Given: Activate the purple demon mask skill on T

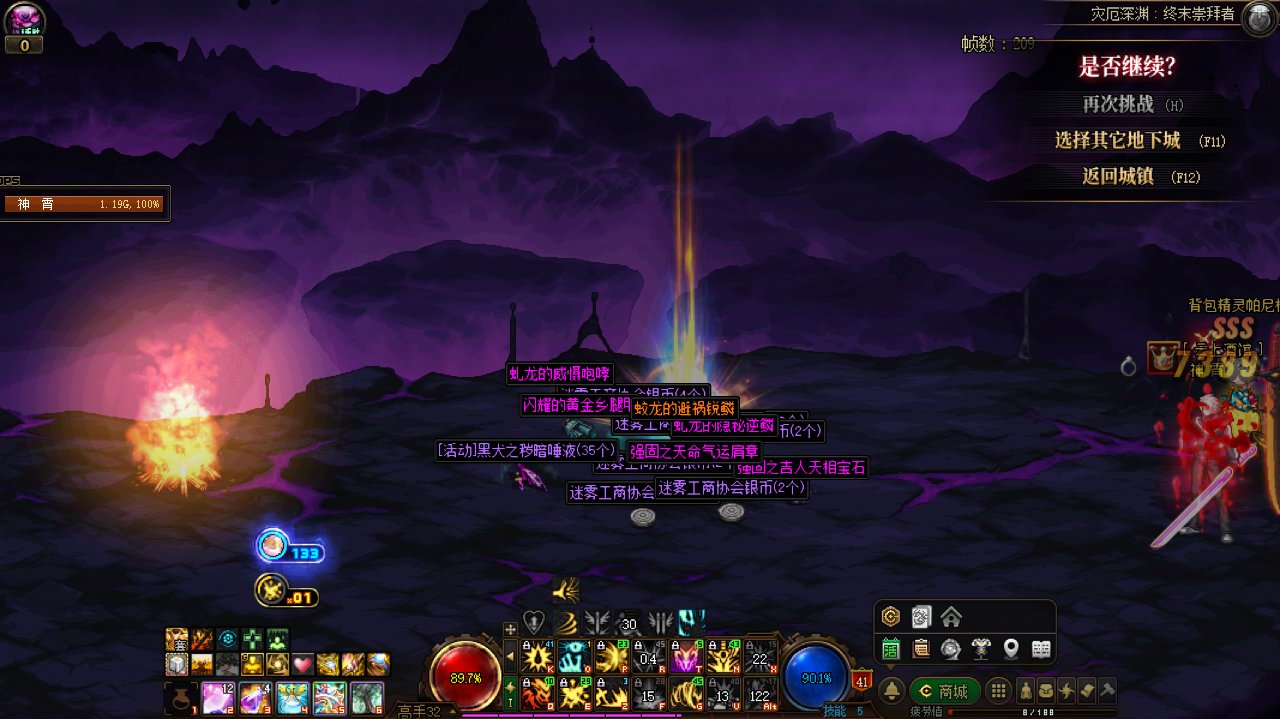Looking at the screenshot, I should (x=685, y=657).
